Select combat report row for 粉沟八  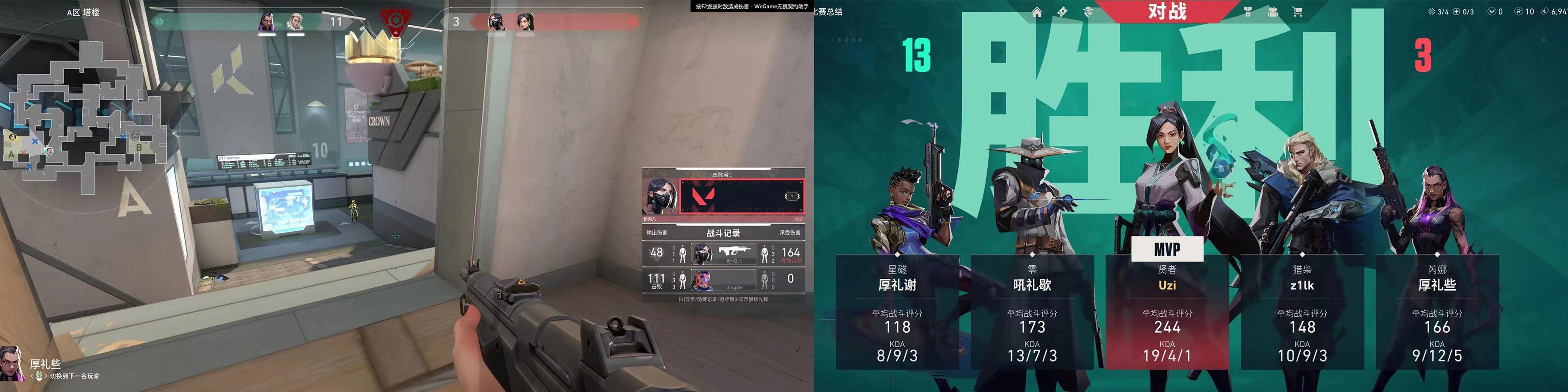click(x=723, y=253)
